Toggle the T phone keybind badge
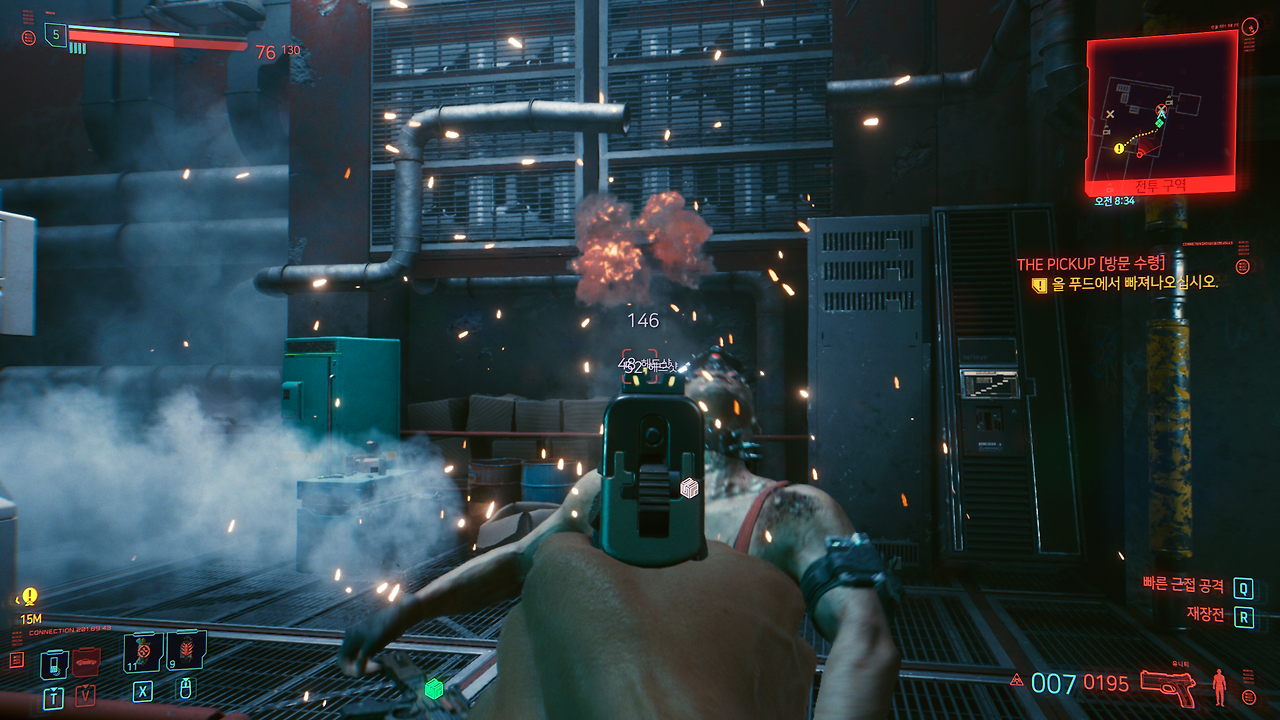Image resolution: width=1280 pixels, height=720 pixels. point(54,697)
